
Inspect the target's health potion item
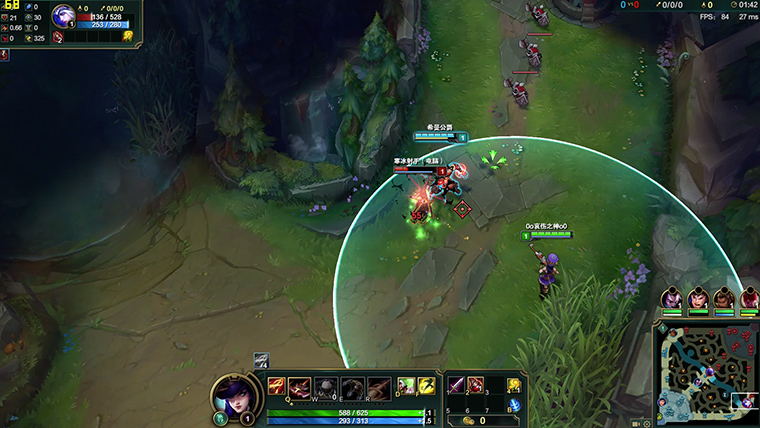(59, 38)
